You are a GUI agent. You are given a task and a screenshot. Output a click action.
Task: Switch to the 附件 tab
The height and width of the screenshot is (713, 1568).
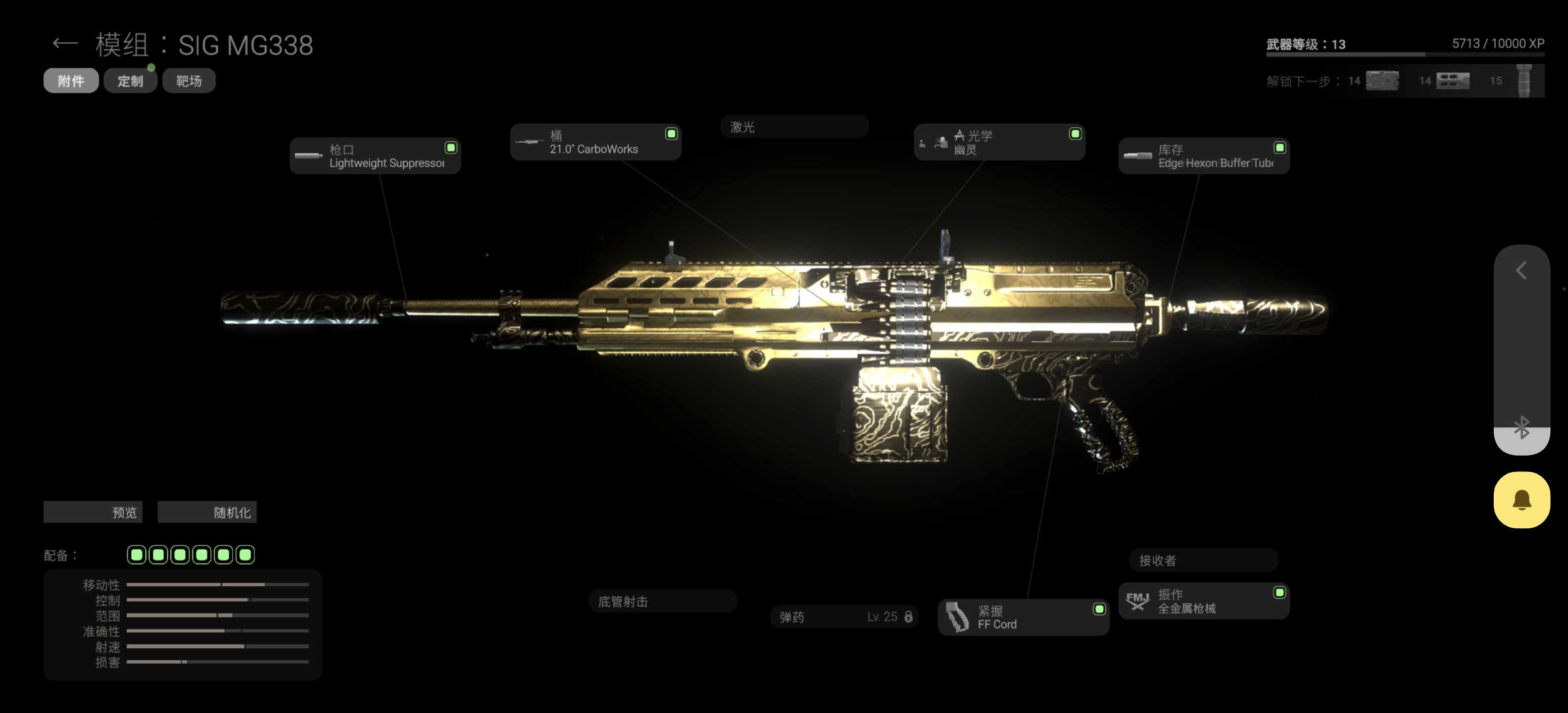(71, 81)
